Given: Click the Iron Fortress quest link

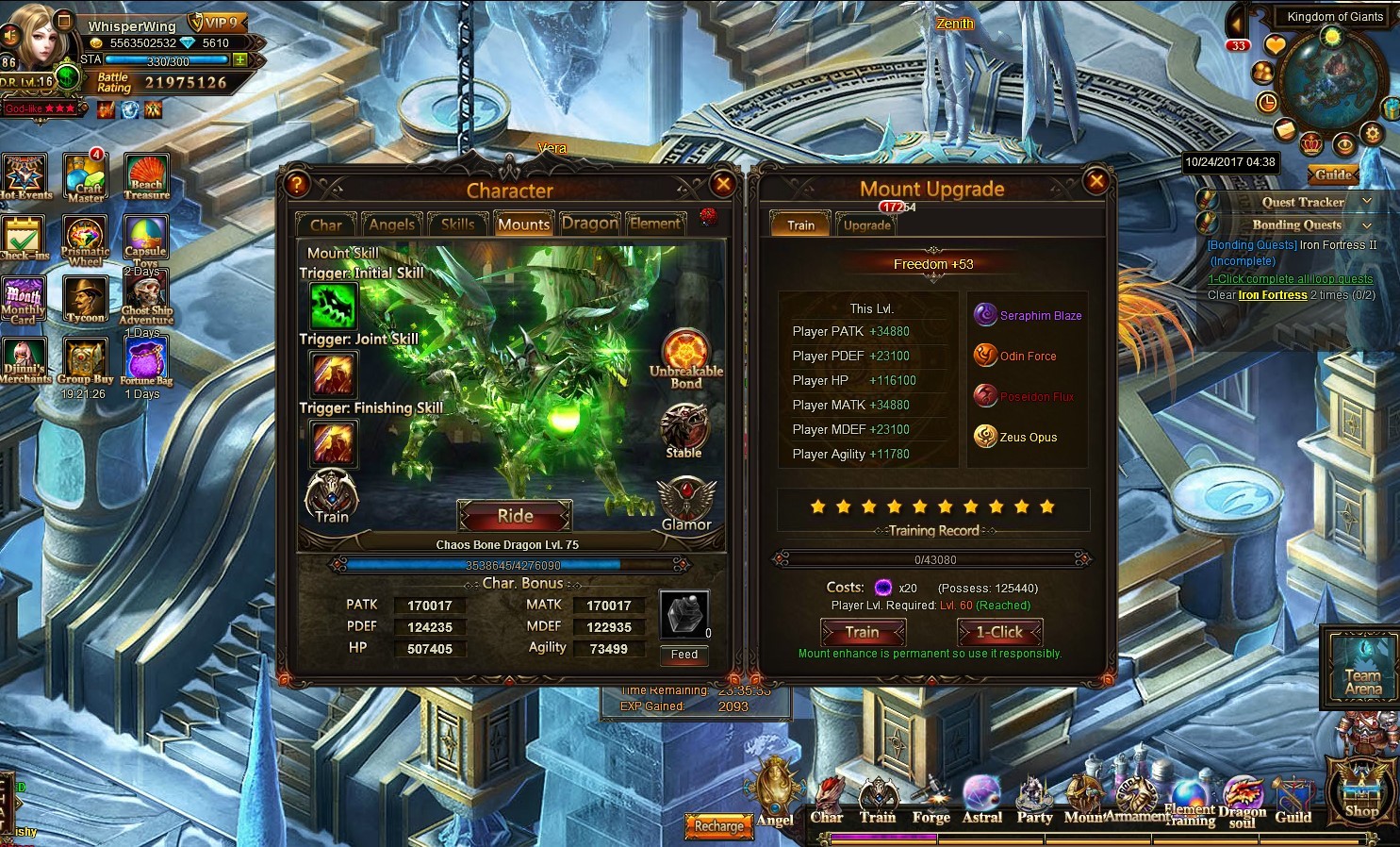Looking at the screenshot, I should coord(1273,295).
